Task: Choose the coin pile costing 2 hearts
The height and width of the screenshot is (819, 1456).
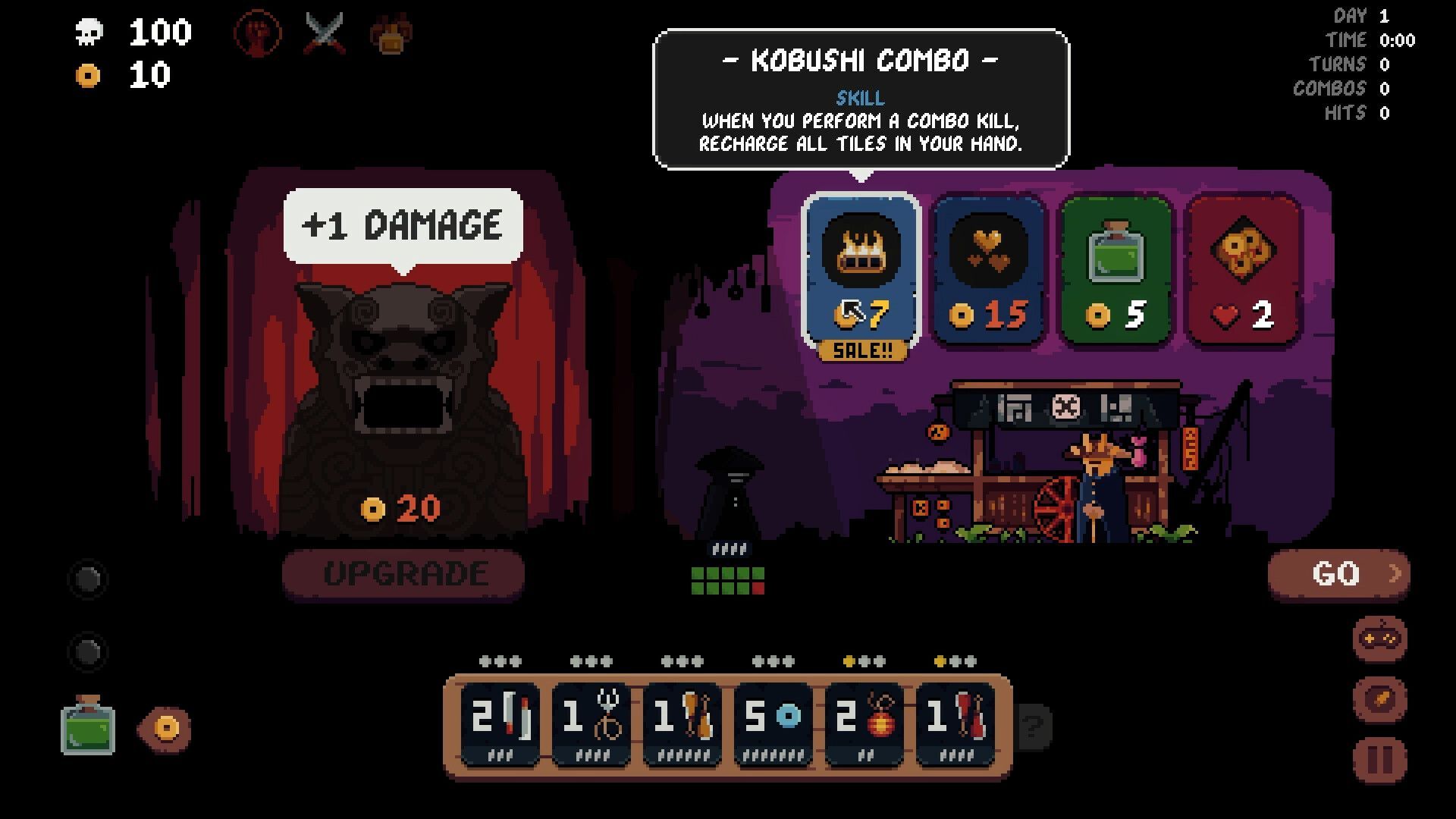Action: pyautogui.click(x=1242, y=269)
